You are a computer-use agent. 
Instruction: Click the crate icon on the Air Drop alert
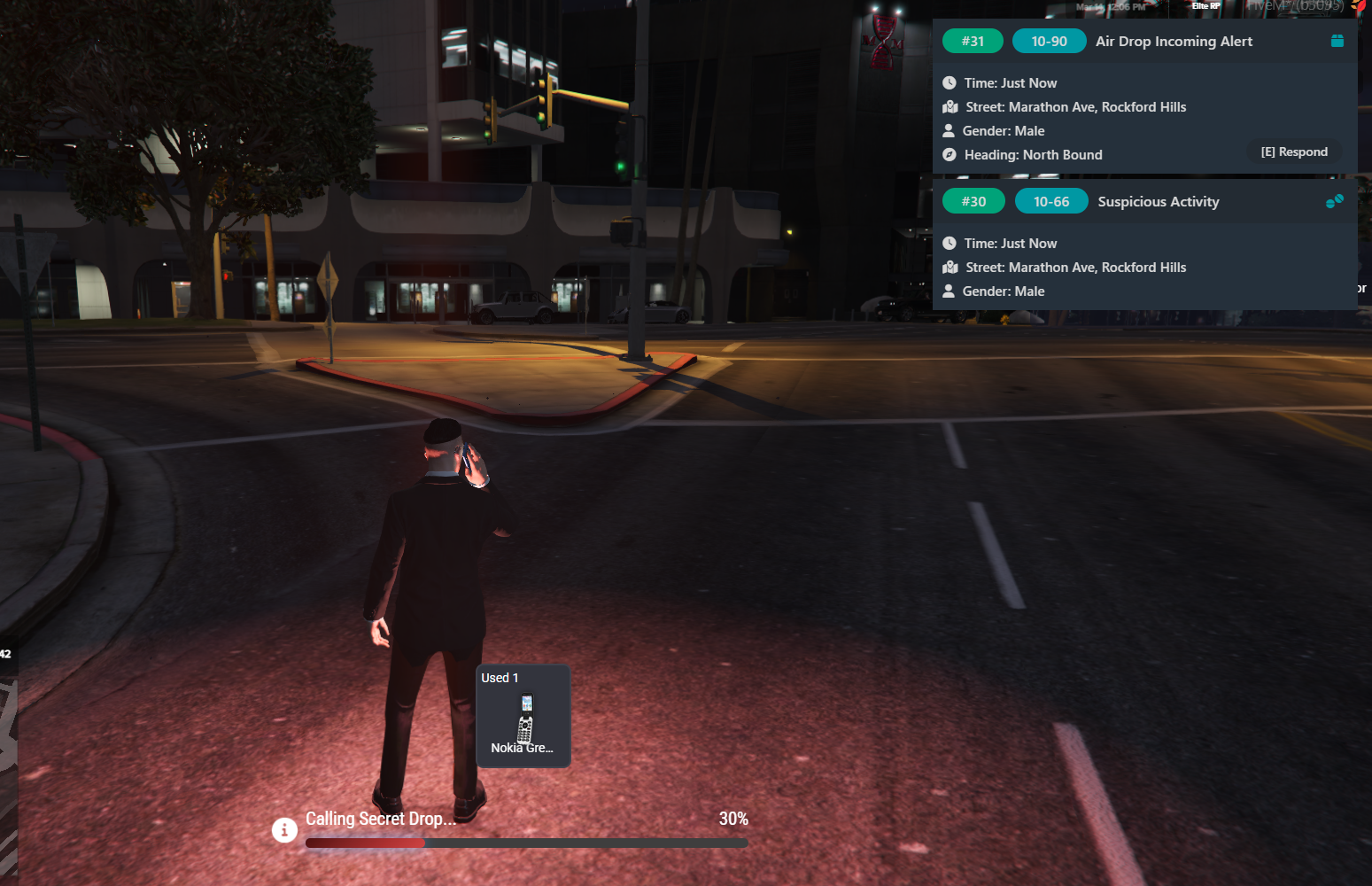(x=1337, y=41)
